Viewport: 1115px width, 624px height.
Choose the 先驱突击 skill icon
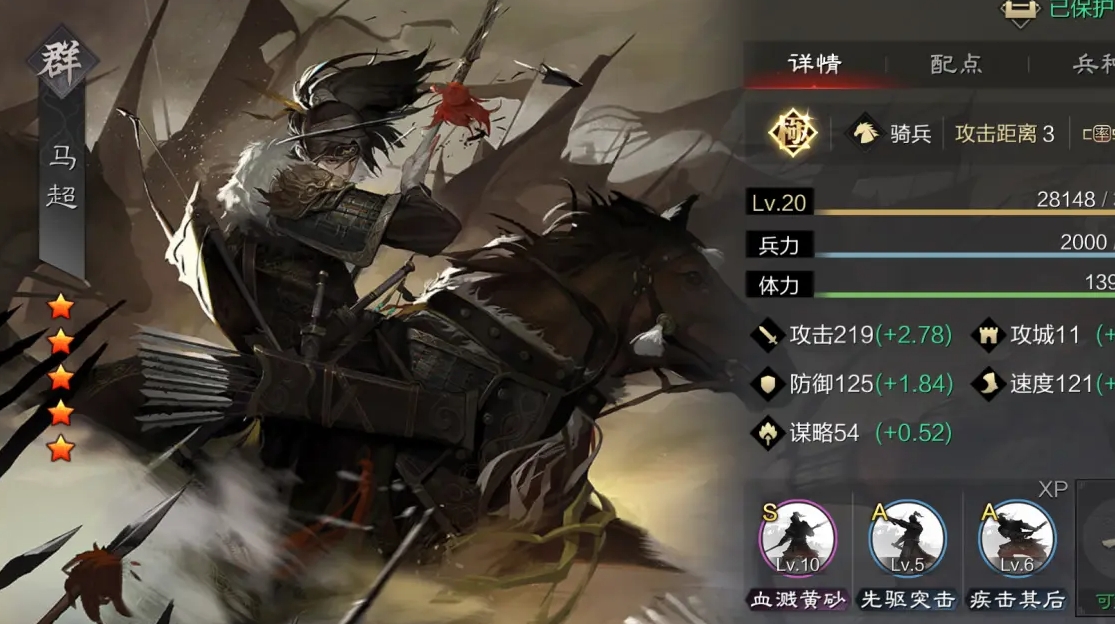(907, 540)
